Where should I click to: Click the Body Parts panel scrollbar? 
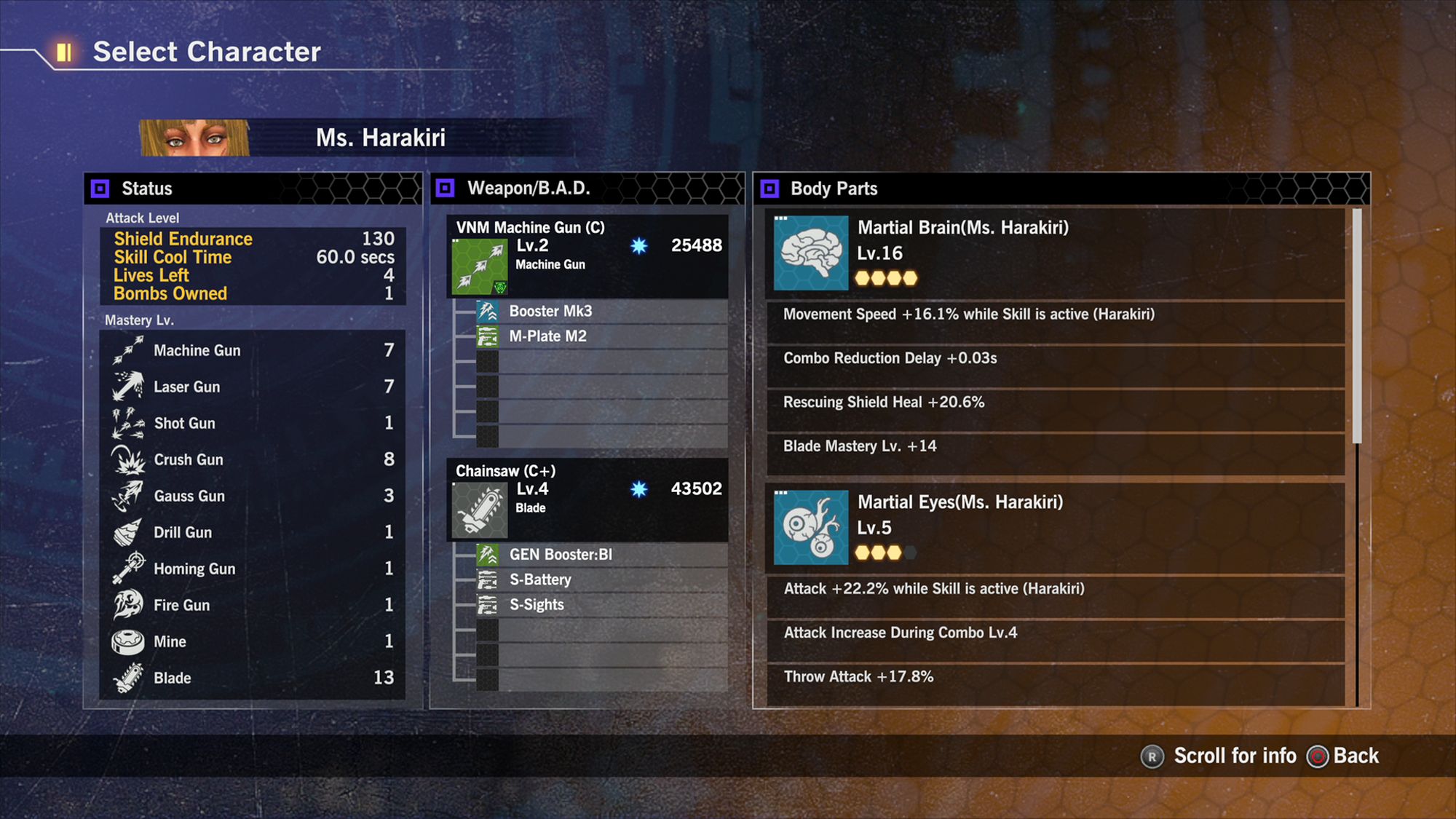(x=1357, y=326)
